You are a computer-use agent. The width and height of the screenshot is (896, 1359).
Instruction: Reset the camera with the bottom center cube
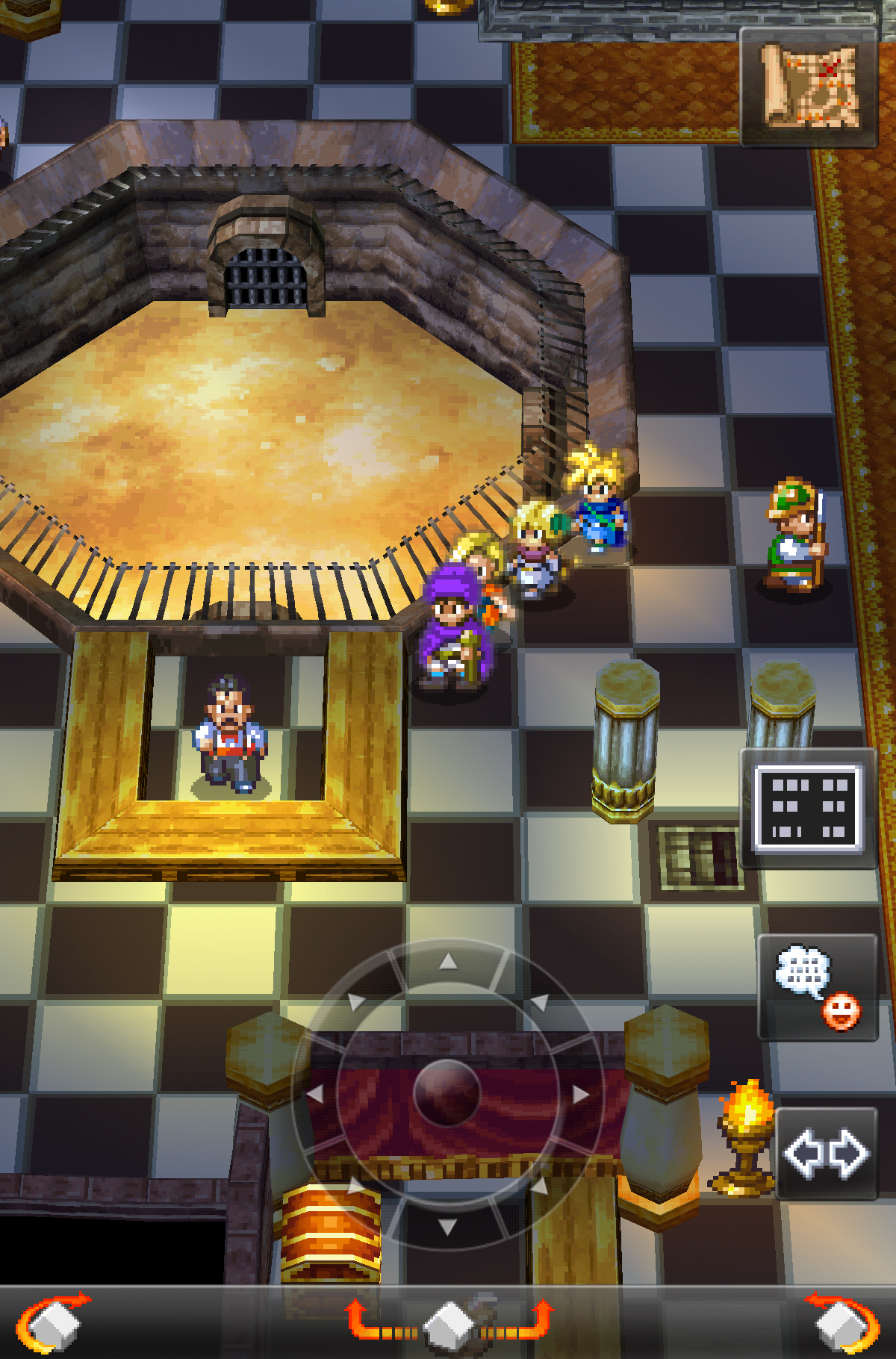tap(448, 1323)
